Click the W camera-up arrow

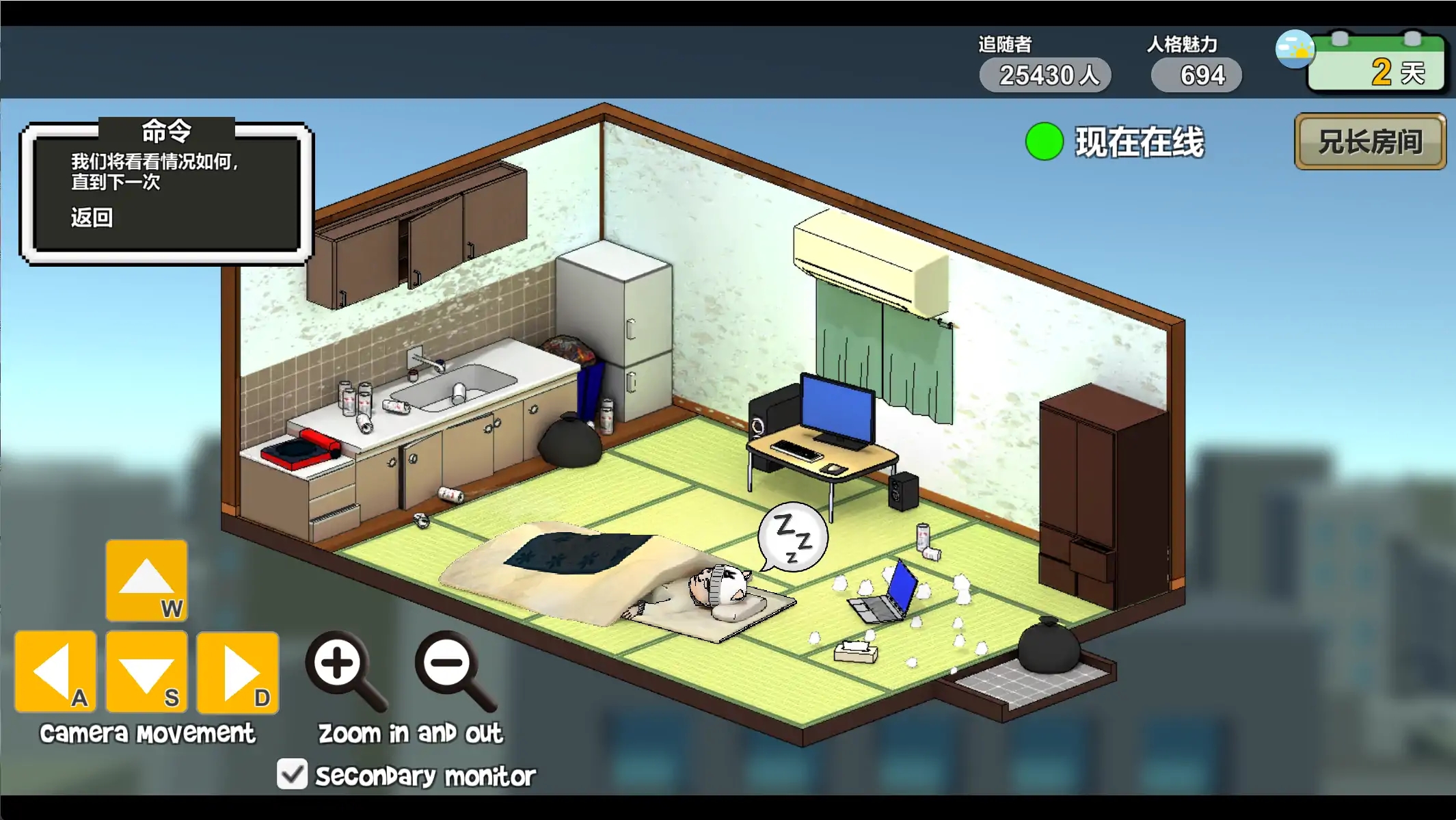click(146, 579)
